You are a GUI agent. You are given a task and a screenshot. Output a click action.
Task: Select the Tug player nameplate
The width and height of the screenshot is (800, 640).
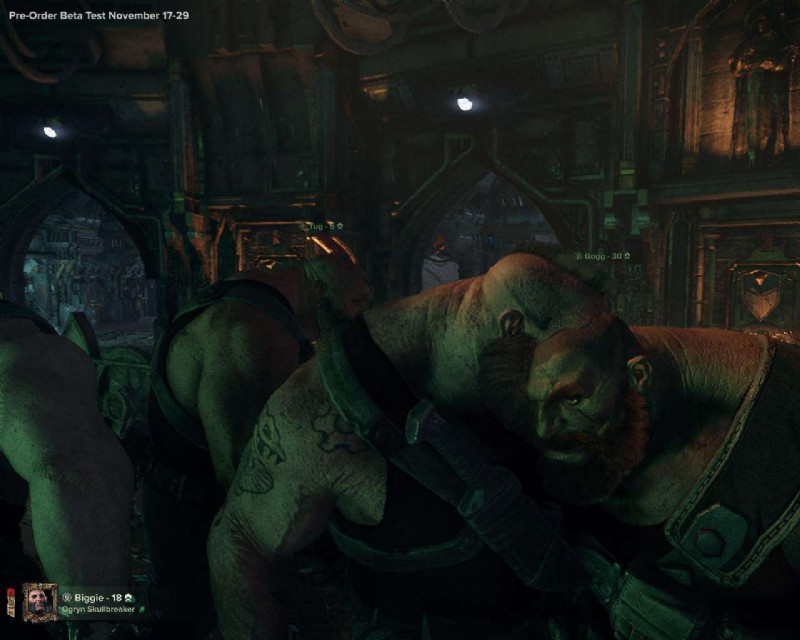(323, 227)
